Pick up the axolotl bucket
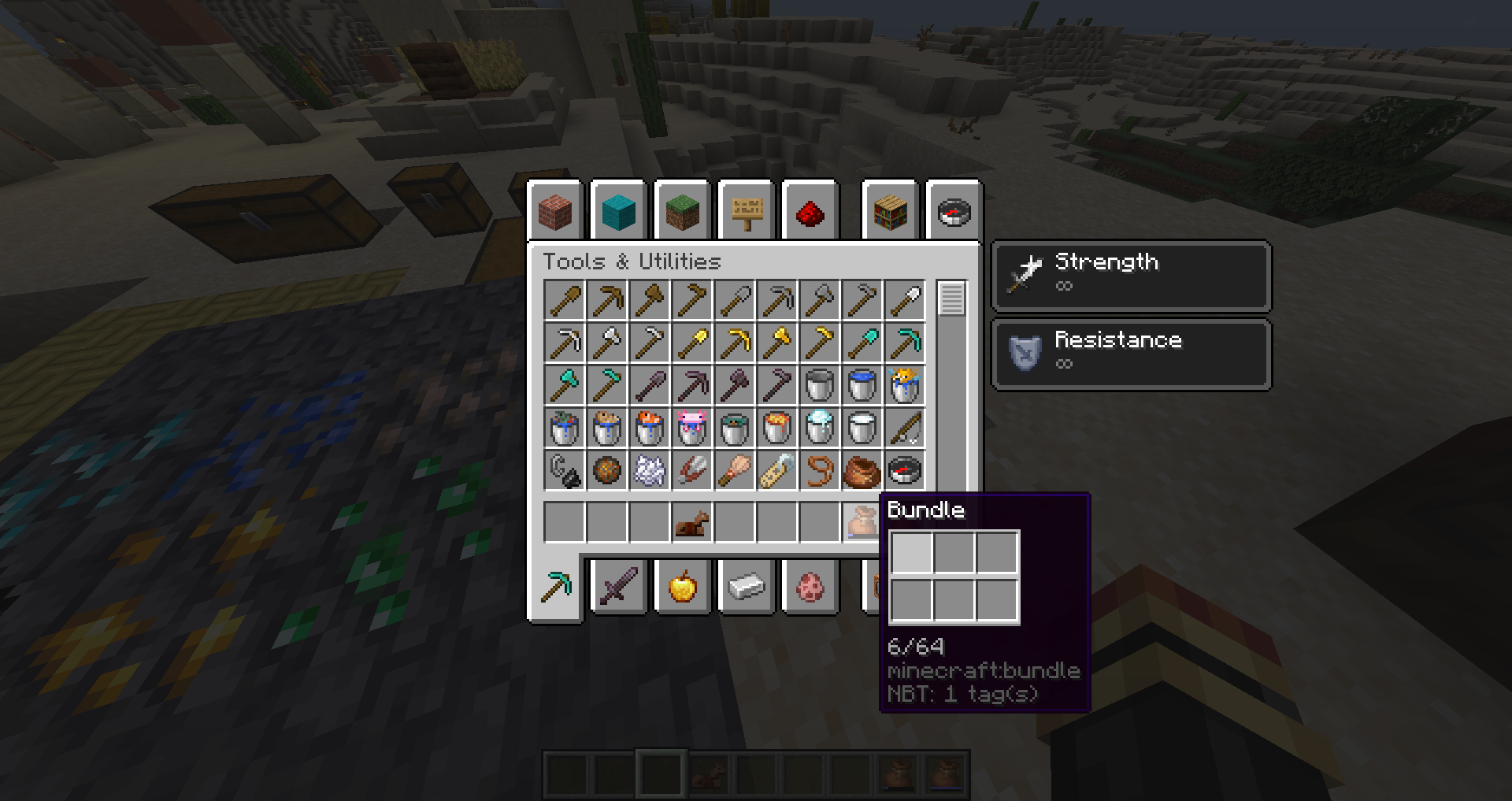Viewport: 1512px width, 801px height. [x=692, y=428]
